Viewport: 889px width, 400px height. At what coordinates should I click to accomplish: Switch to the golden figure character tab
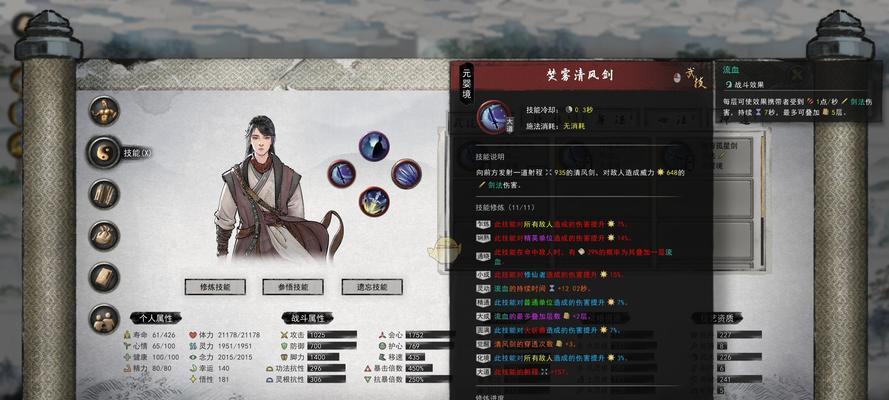point(105,110)
